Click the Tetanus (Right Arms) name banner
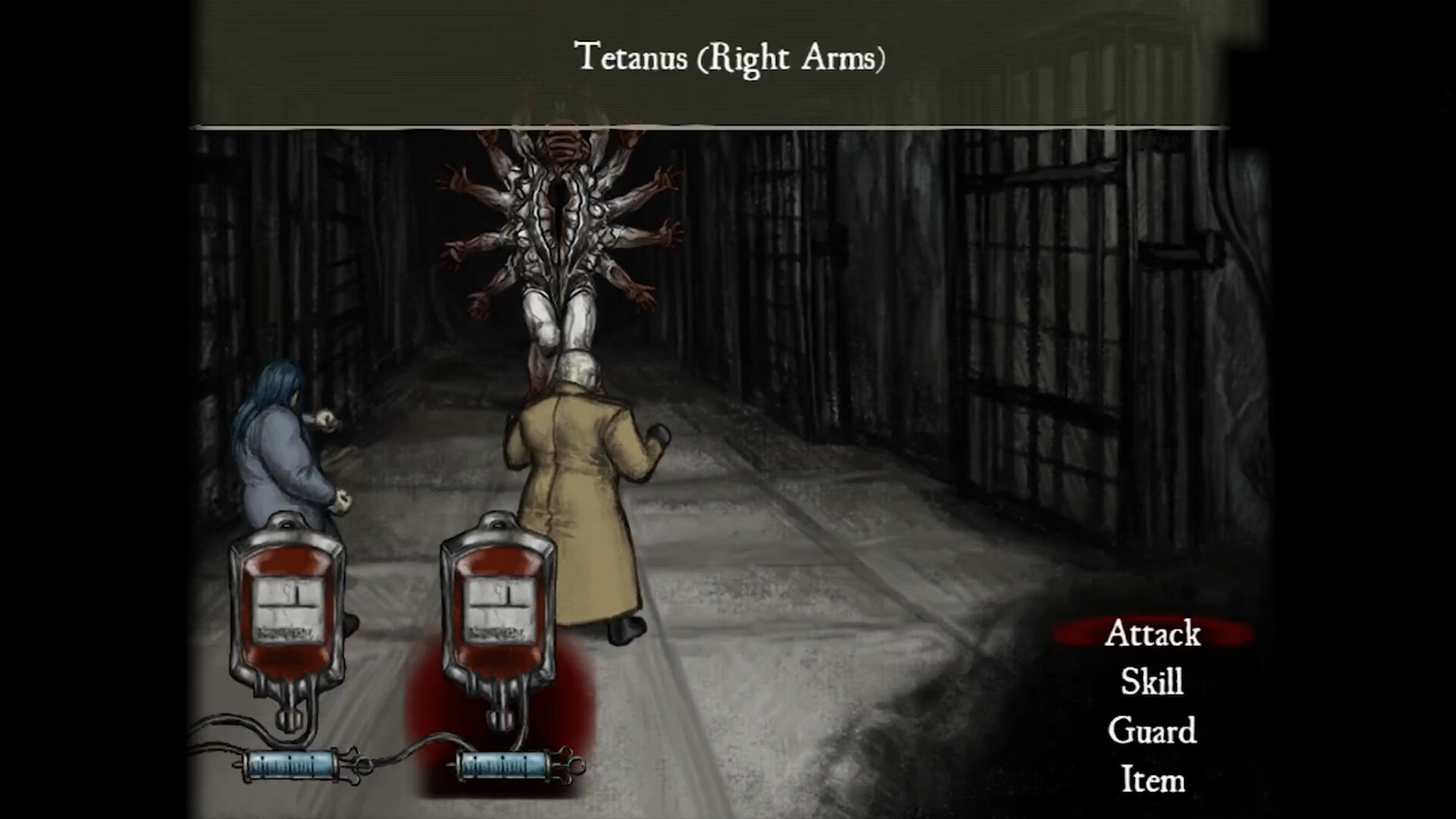Viewport: 1456px width, 819px height. [x=732, y=55]
